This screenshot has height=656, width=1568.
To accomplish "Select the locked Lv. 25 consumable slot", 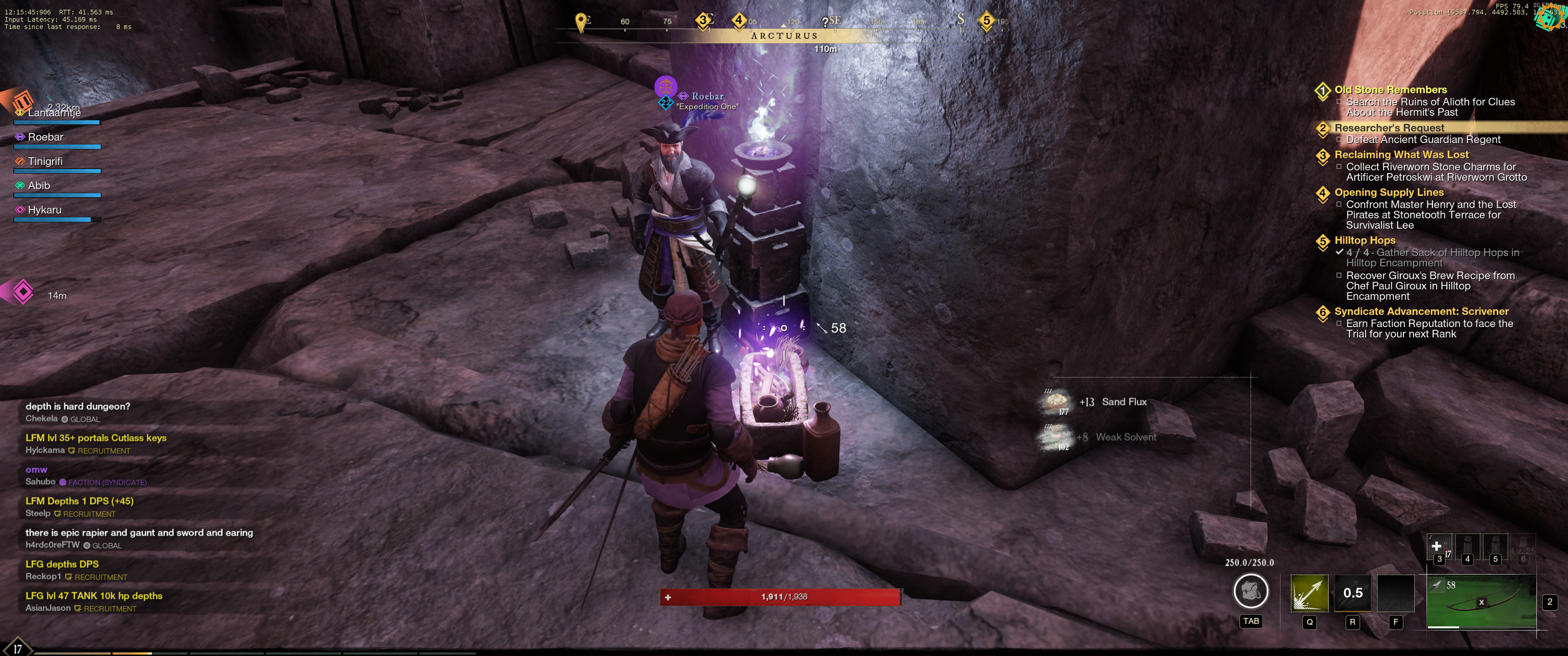I will [1523, 548].
